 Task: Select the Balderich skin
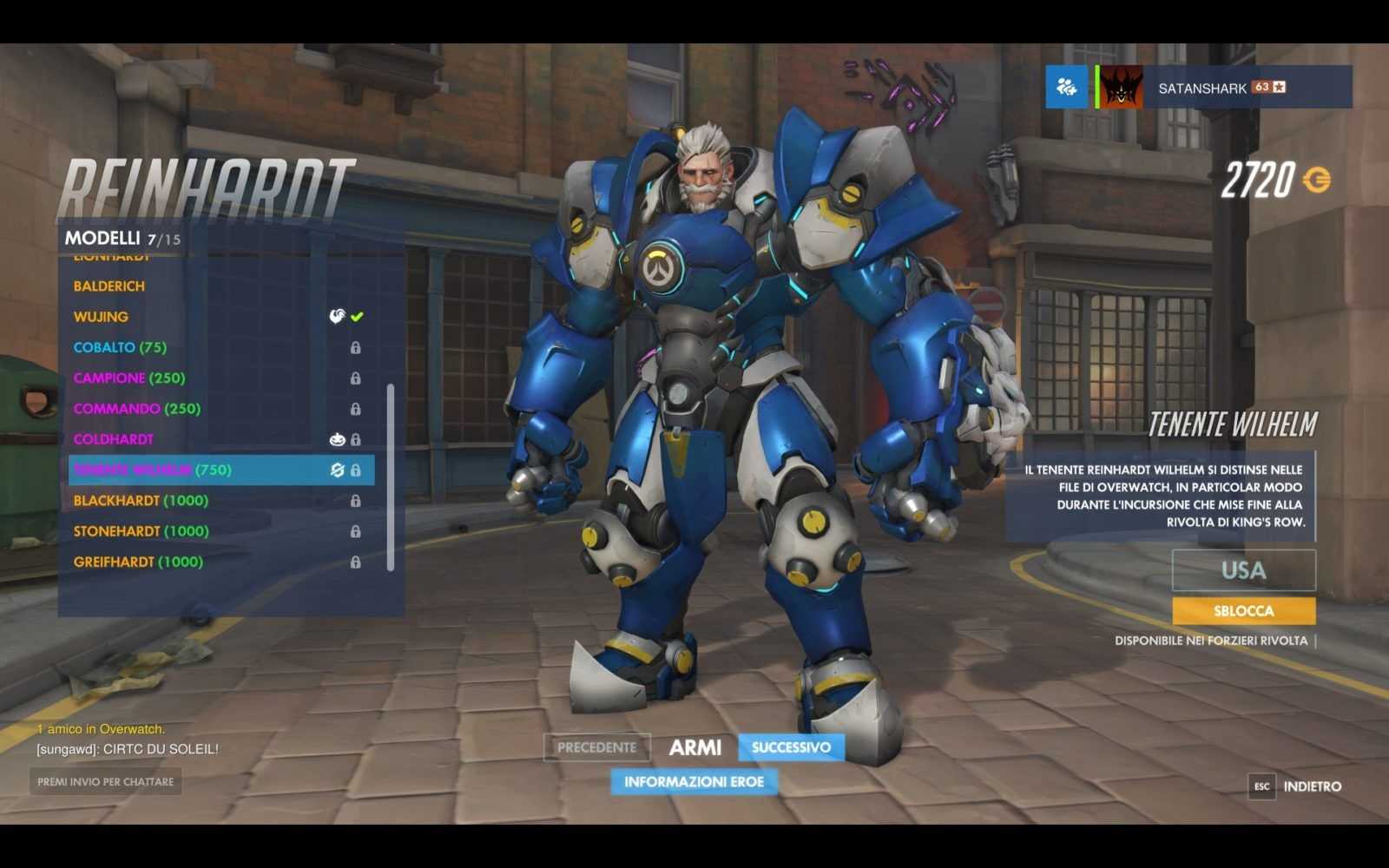[109, 286]
